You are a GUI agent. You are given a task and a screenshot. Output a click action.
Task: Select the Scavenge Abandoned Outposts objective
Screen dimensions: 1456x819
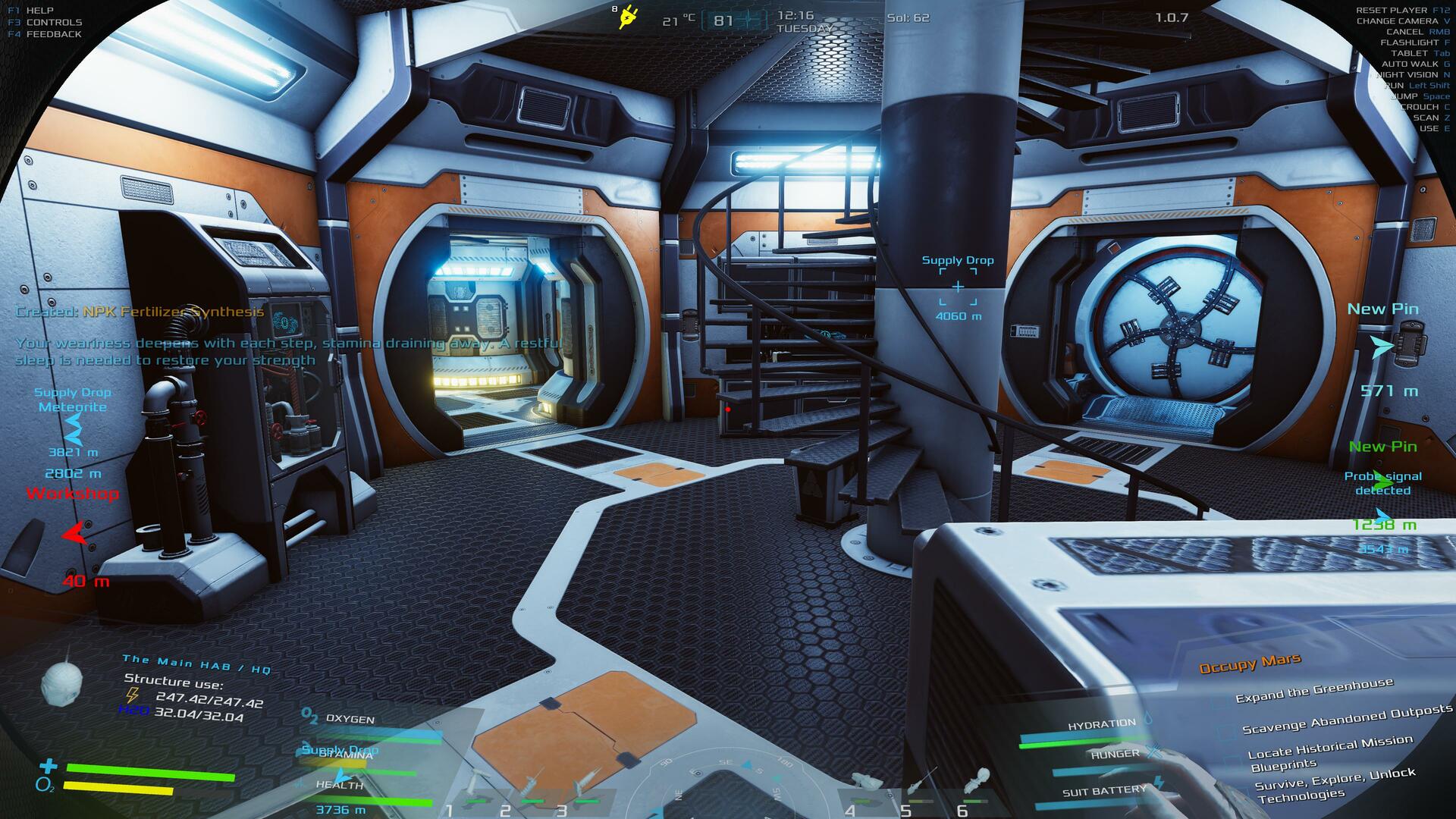pyautogui.click(x=1347, y=719)
